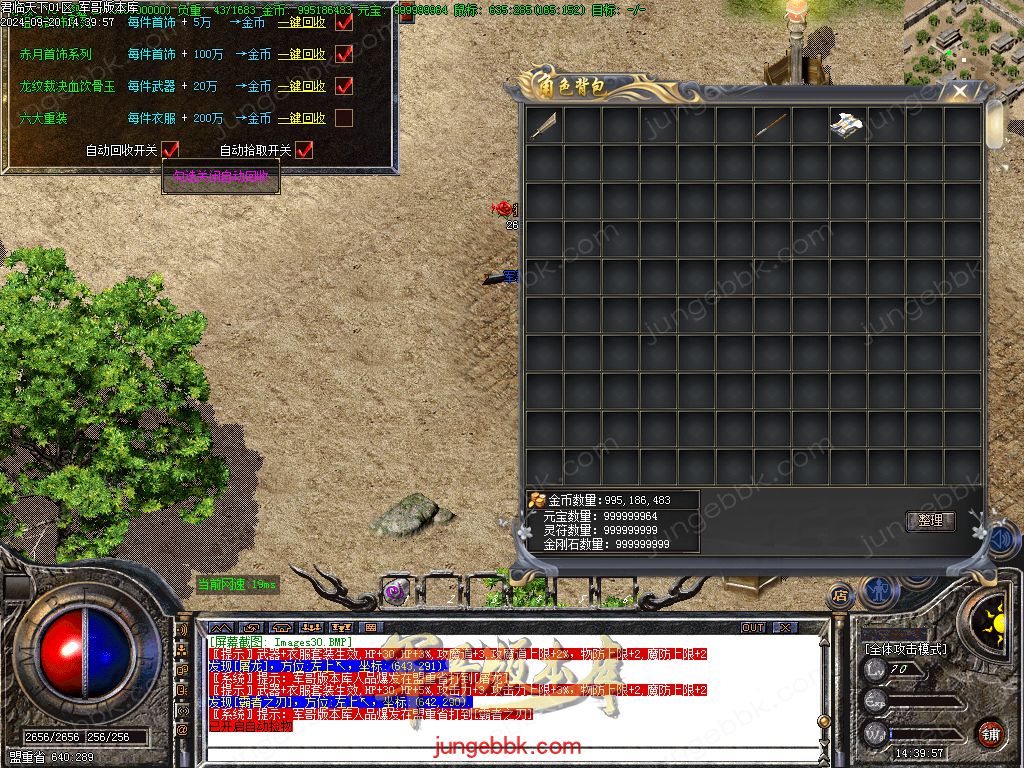Untick the 赤月首饰系列 recycle checkbox
The width and height of the screenshot is (1024, 768).
pos(344,54)
